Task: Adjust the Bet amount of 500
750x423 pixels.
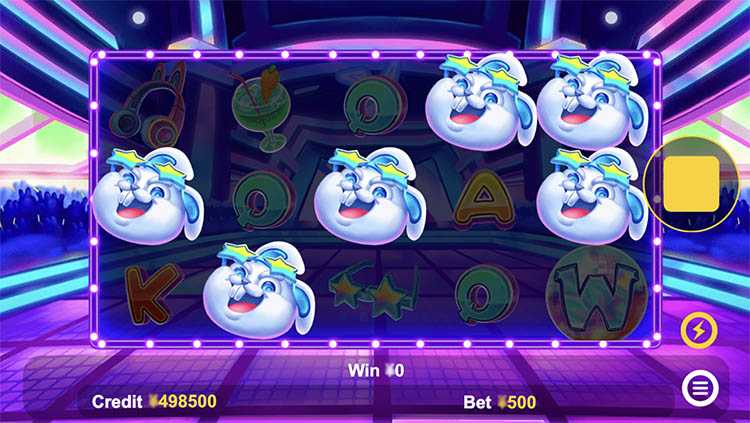Action: coord(500,402)
